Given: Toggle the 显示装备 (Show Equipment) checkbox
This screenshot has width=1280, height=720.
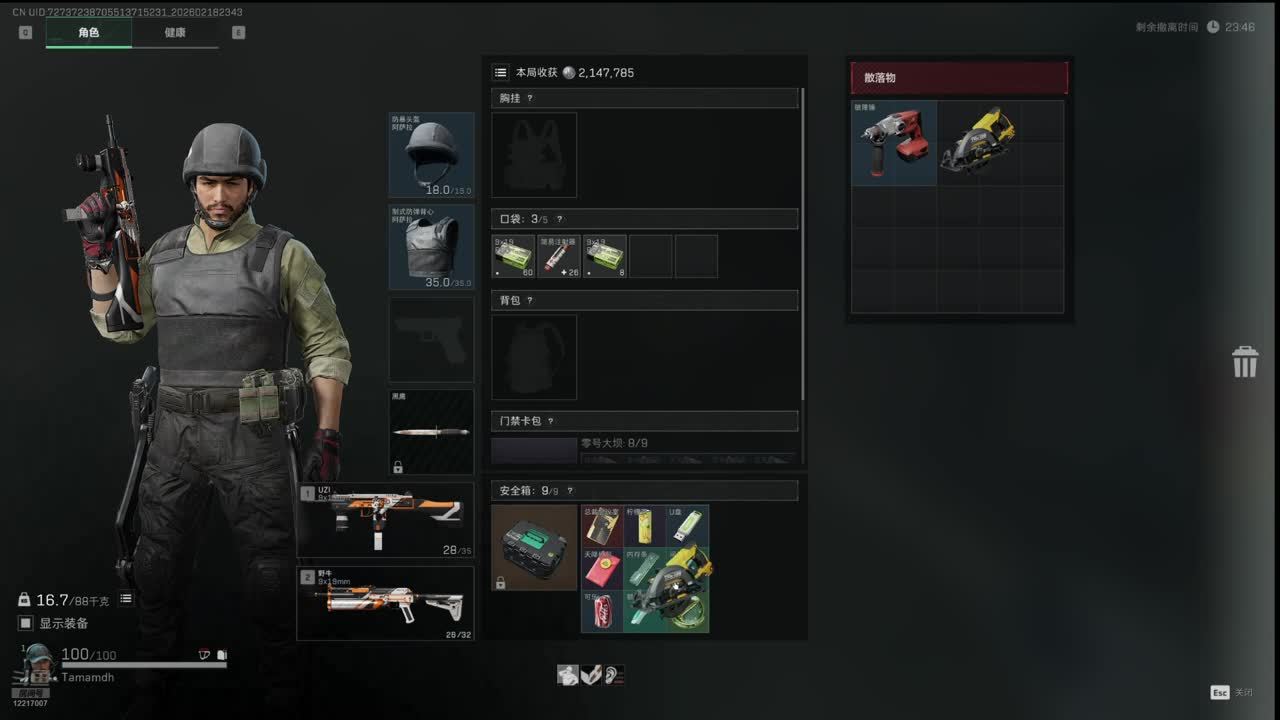Looking at the screenshot, I should click(26, 623).
